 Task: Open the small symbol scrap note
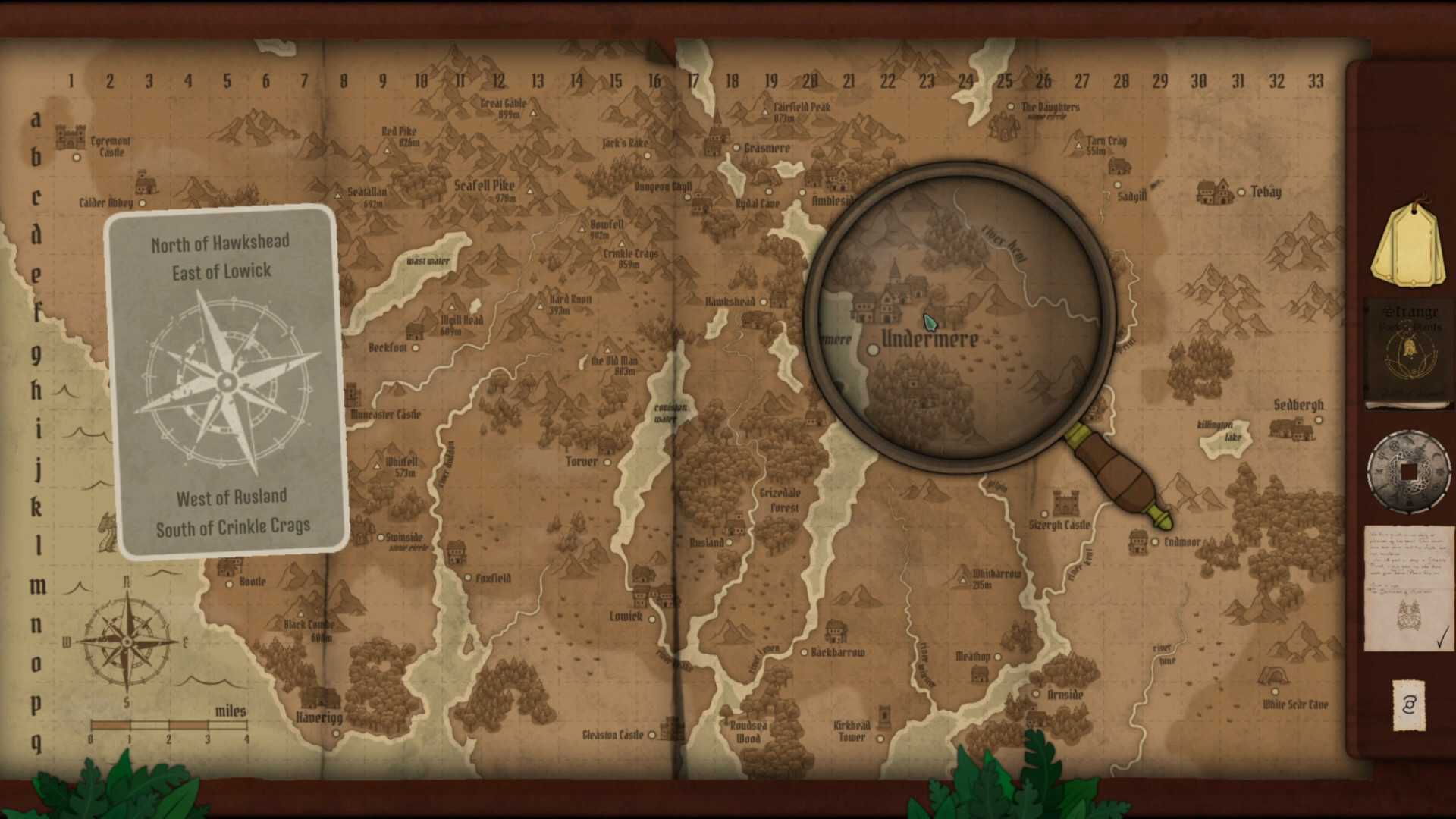1407,707
